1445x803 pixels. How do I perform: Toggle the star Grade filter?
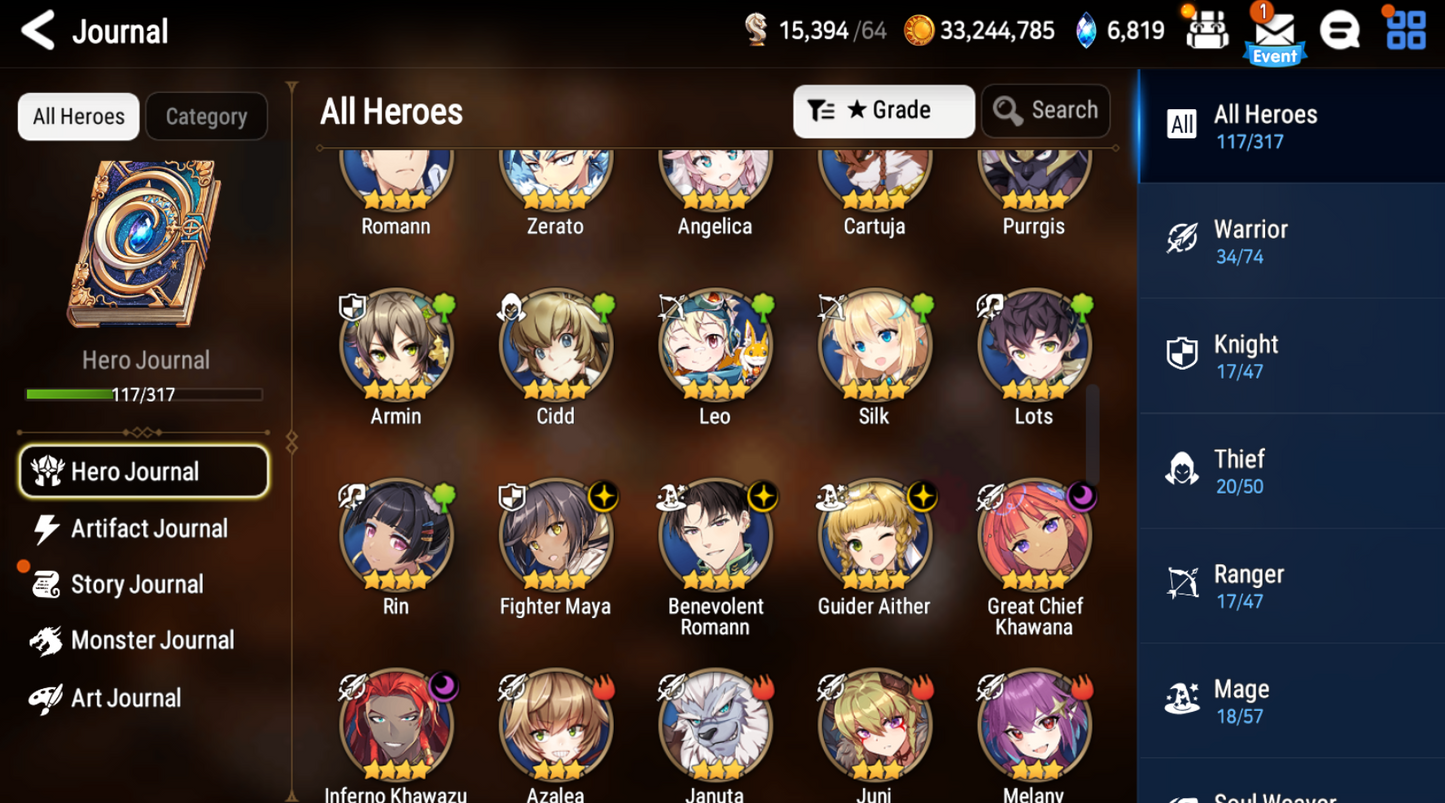click(860, 110)
